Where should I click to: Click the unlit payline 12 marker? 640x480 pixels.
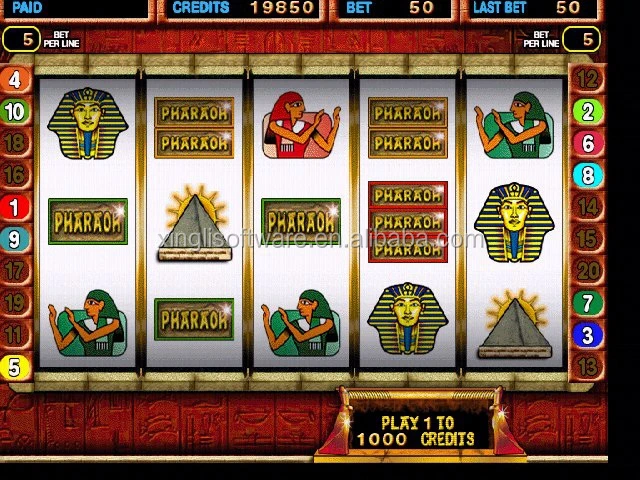click(x=588, y=80)
